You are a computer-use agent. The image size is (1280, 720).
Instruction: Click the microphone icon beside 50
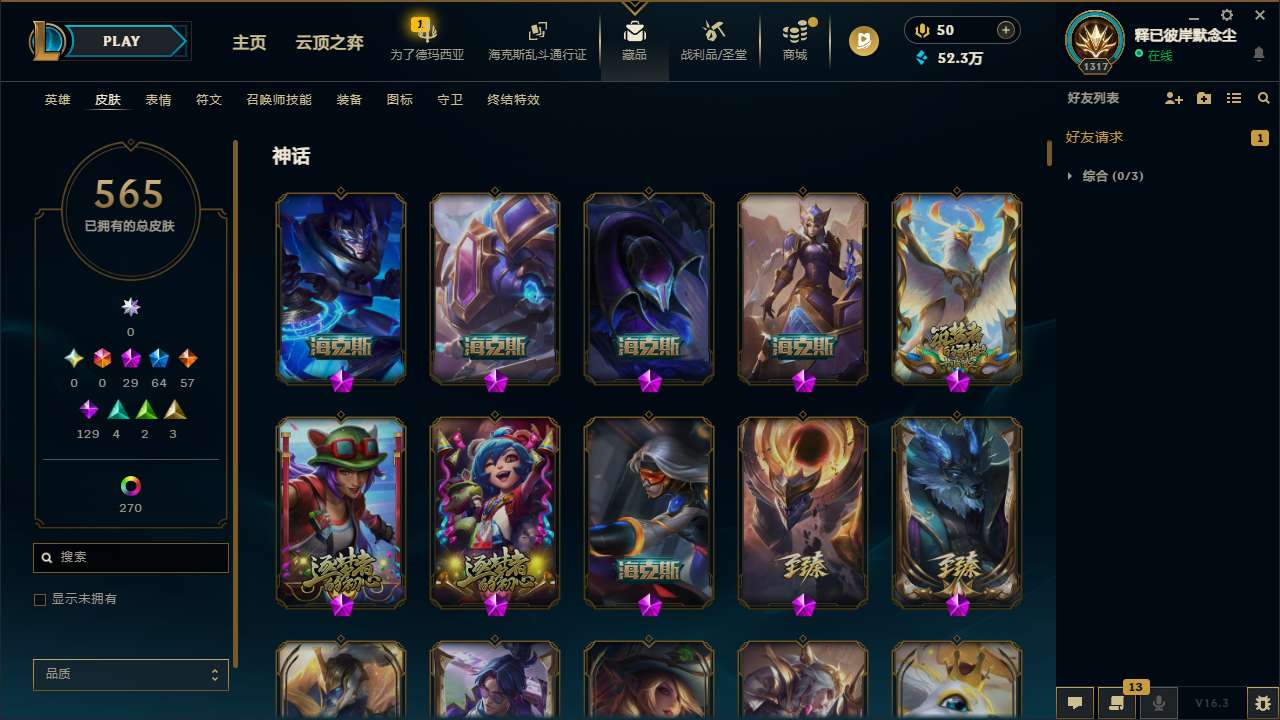pos(921,29)
